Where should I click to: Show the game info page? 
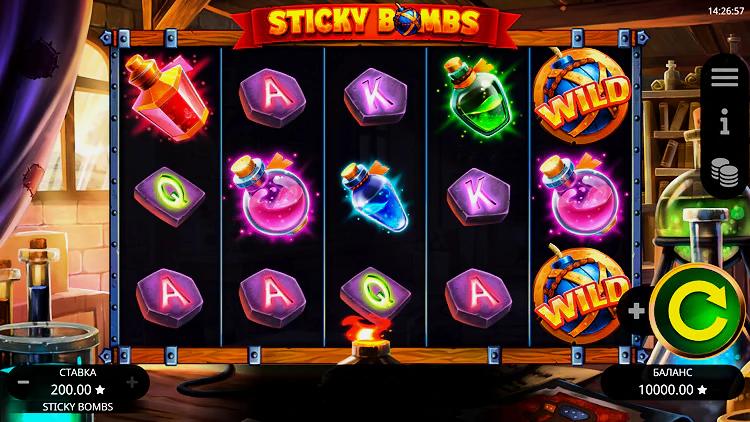(x=725, y=124)
